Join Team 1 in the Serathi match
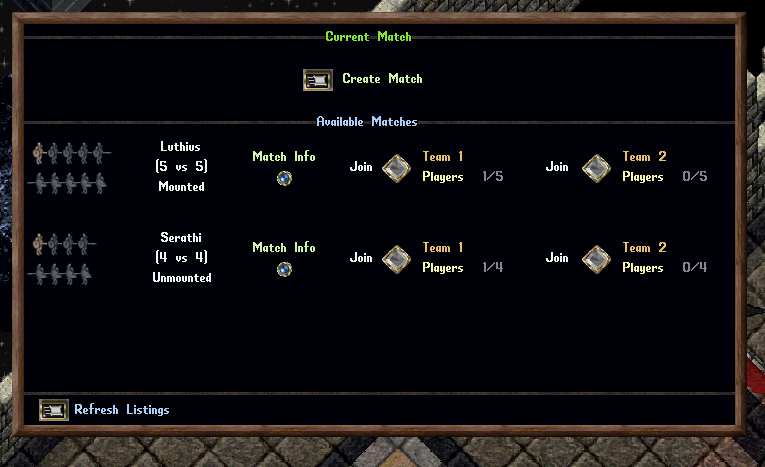The height and width of the screenshot is (467, 765). [396, 259]
